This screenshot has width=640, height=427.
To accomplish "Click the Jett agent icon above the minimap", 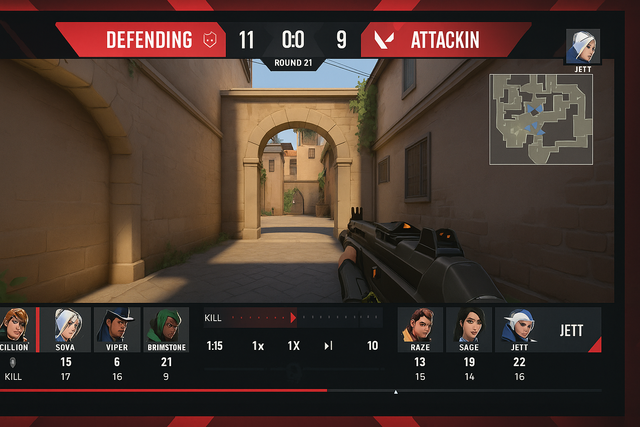I will point(583,46).
